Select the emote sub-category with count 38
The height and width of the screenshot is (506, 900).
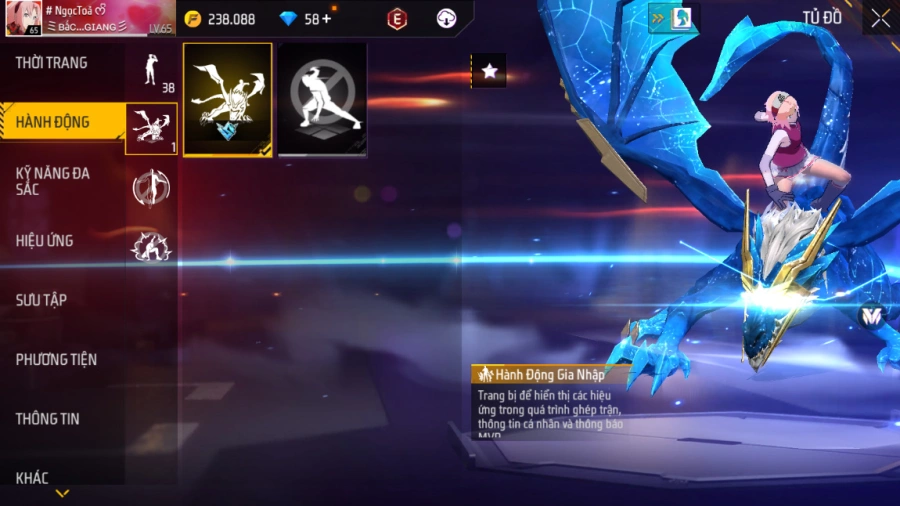pyautogui.click(x=152, y=70)
